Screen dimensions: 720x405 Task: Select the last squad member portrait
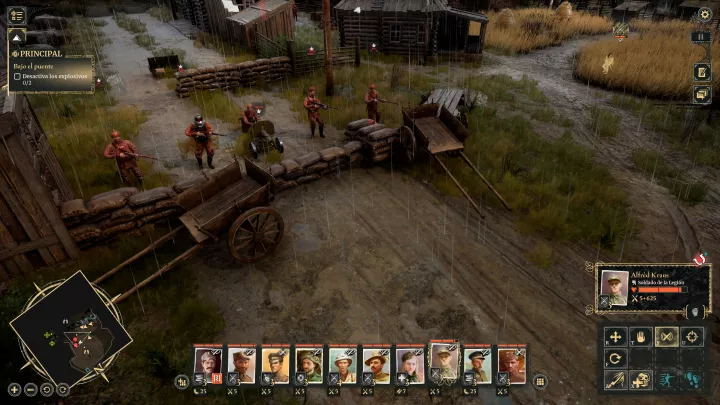(511, 365)
